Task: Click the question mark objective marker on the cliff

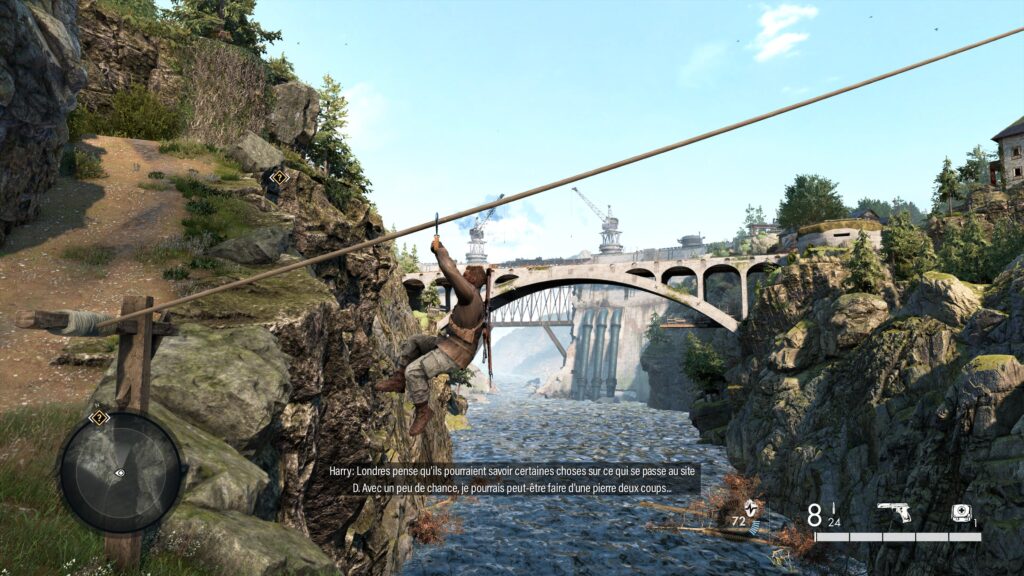Action: [279, 177]
